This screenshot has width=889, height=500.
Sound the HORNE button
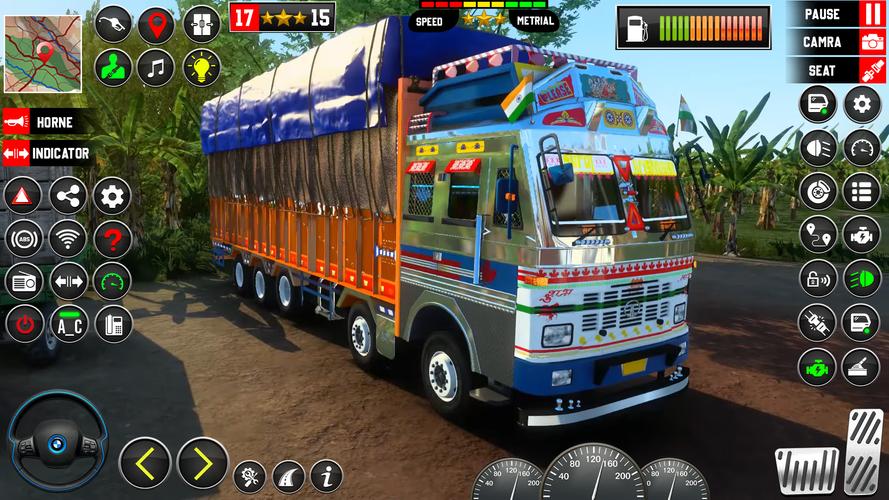pos(45,122)
